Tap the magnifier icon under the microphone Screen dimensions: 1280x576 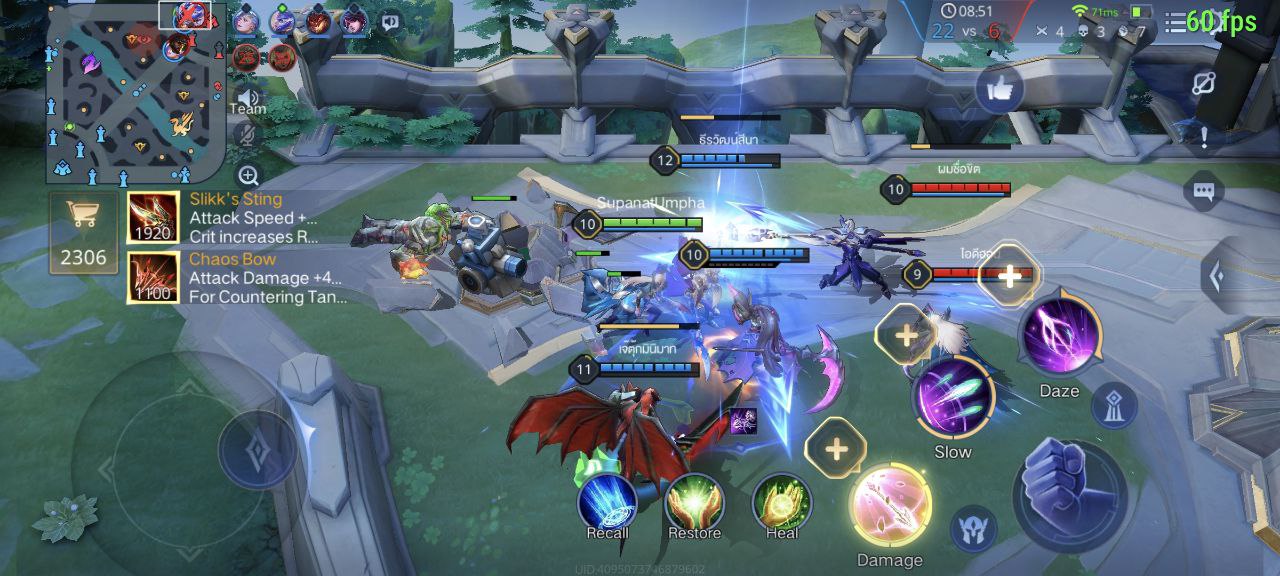249,176
